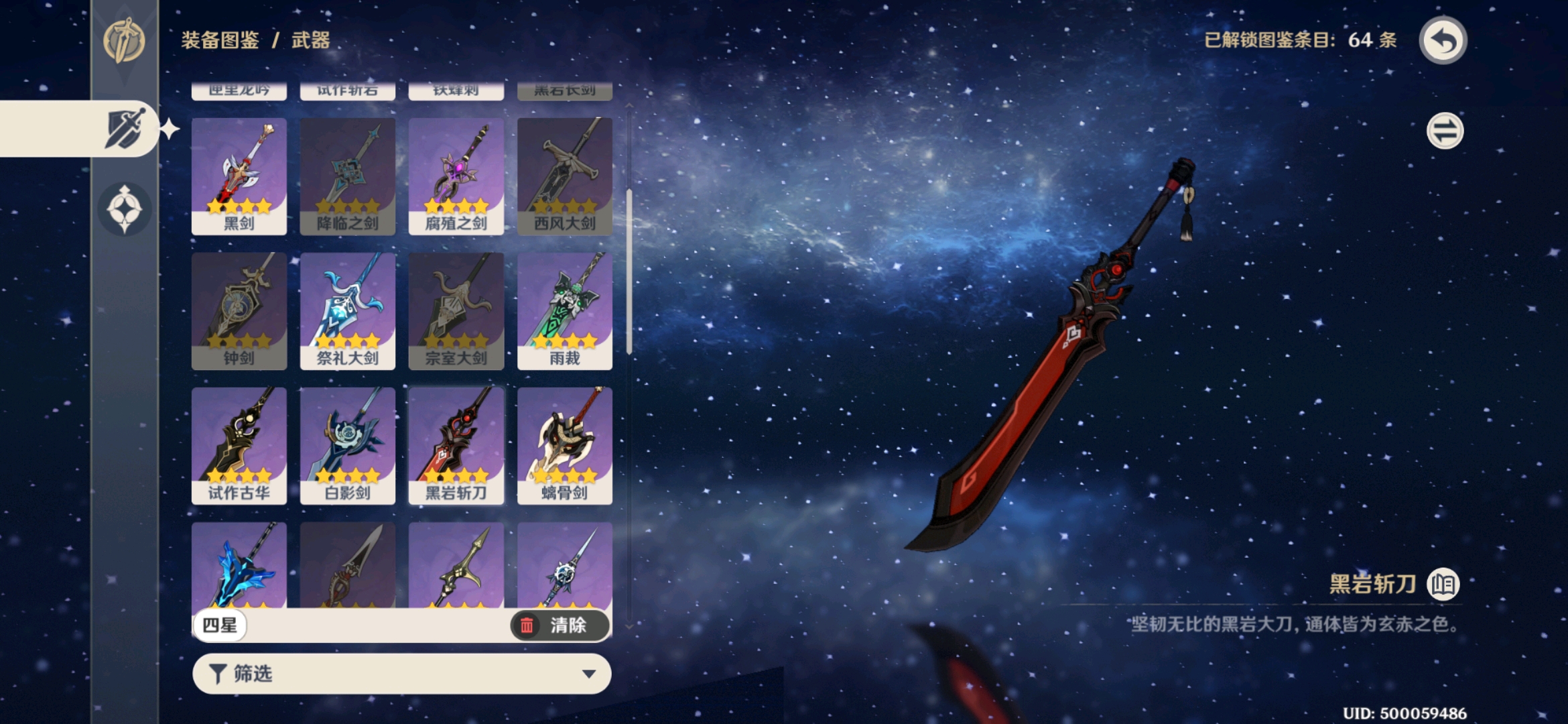Toggle the weapon view swap button
The width and height of the screenshot is (1568, 724).
[x=1445, y=131]
